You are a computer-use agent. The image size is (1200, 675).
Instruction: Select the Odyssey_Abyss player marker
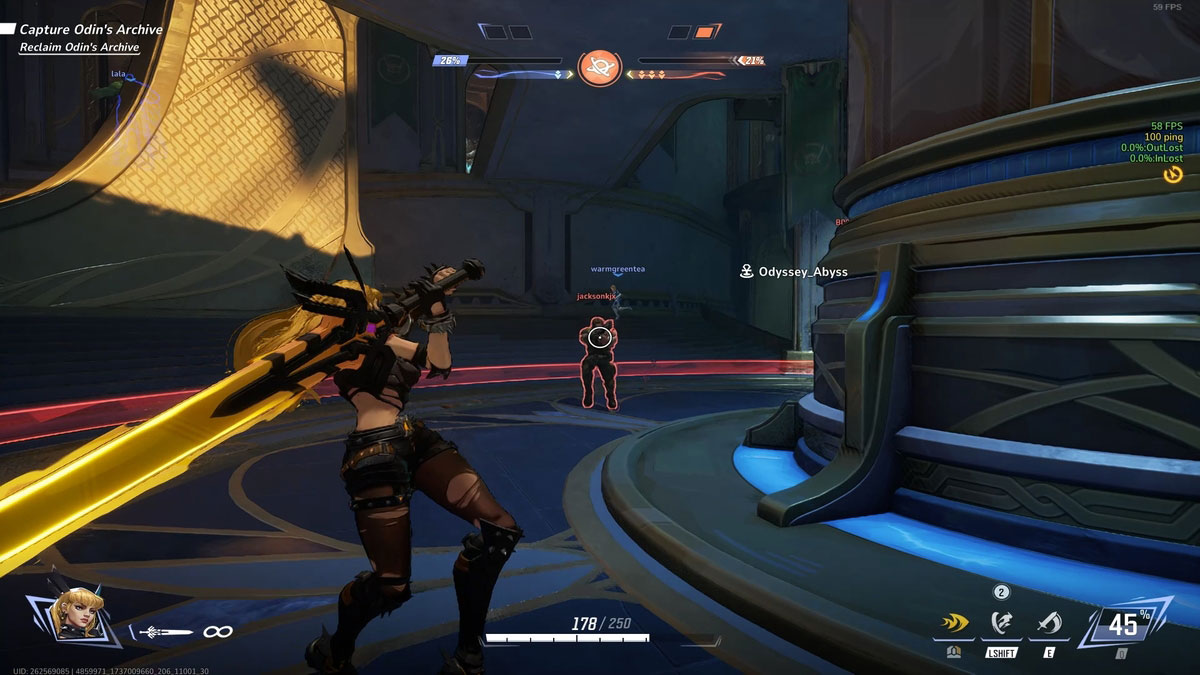(x=795, y=272)
